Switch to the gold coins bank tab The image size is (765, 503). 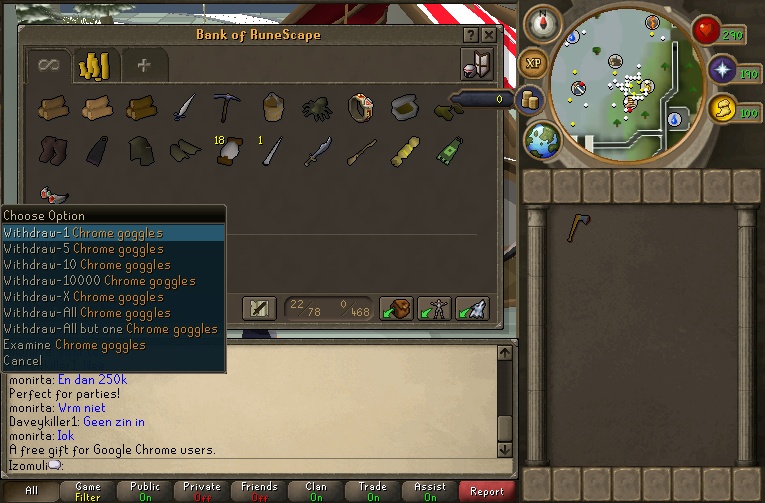pos(95,66)
